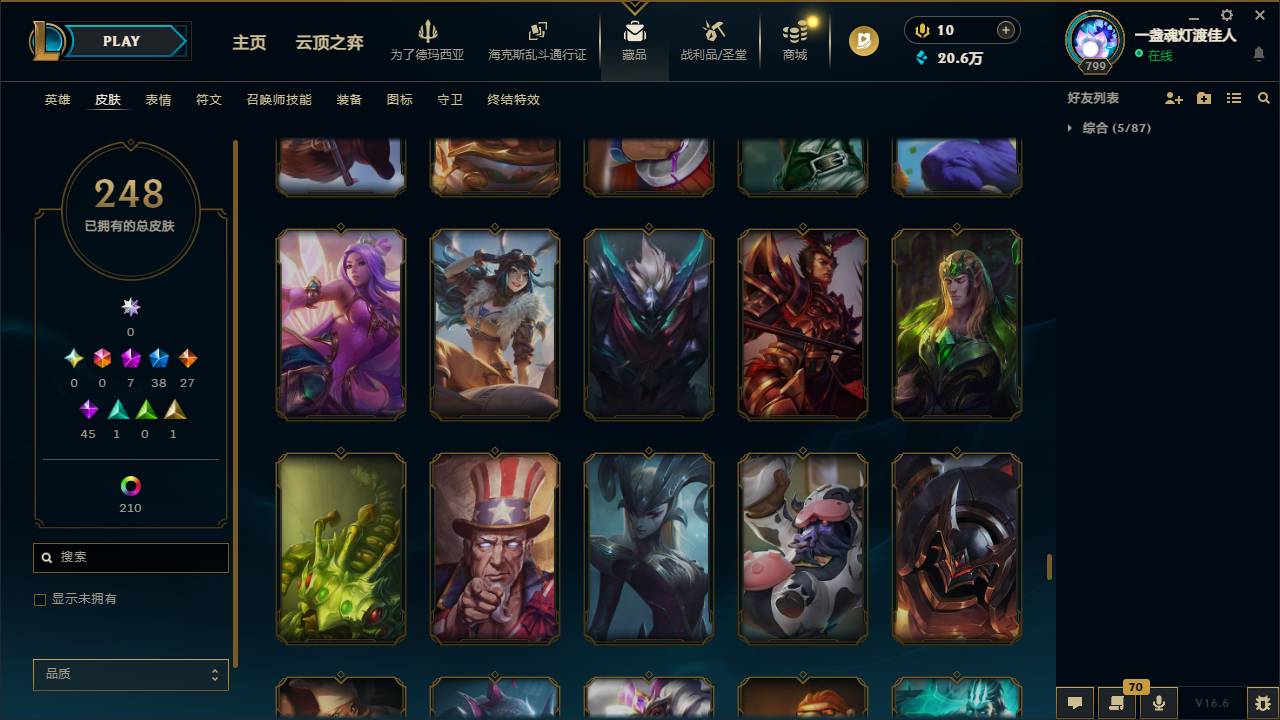Toggle the microphone icon at bottom right
Viewport: 1280px width, 720px height.
tap(1159, 703)
